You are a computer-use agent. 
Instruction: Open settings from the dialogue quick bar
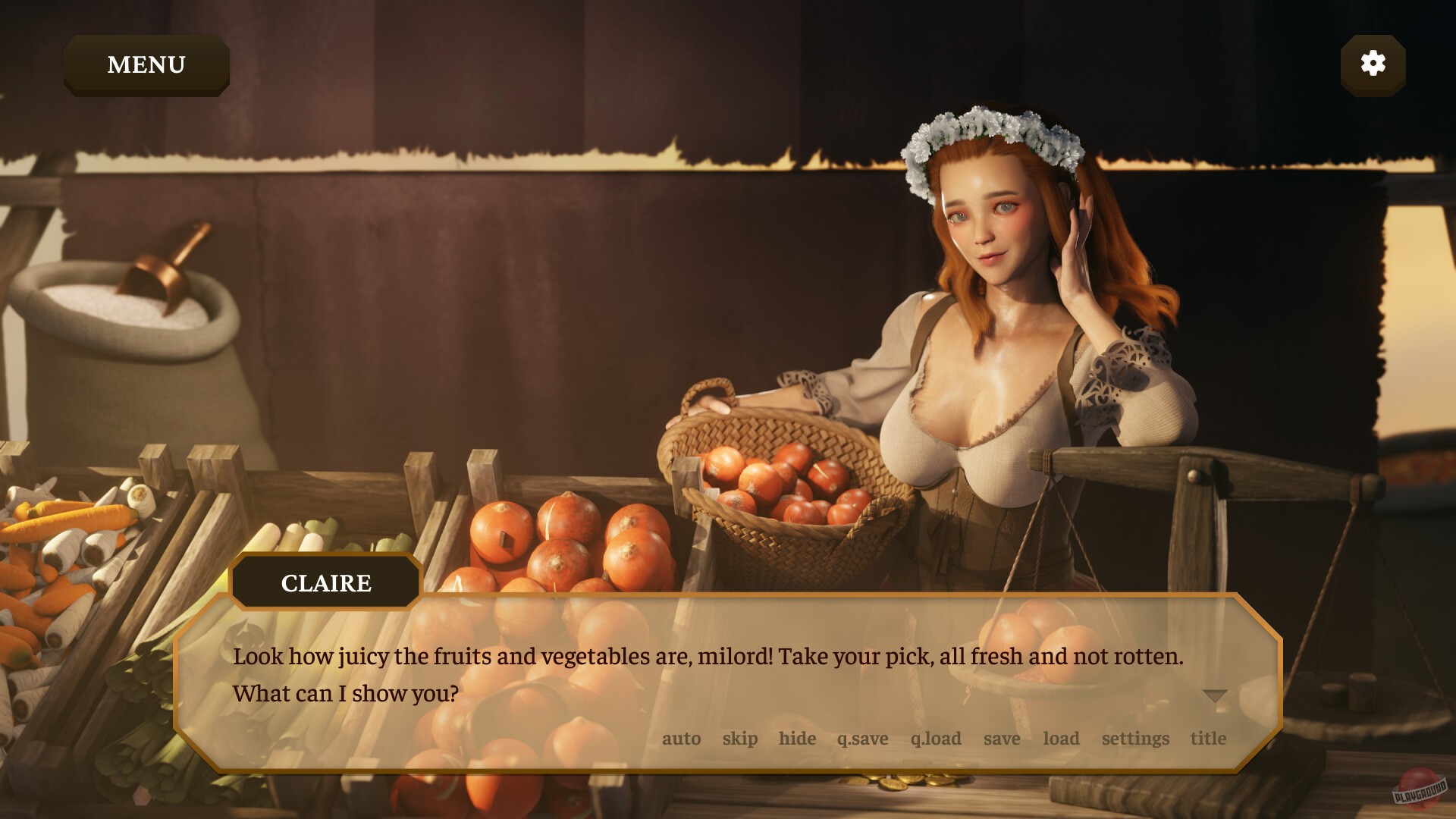[x=1136, y=738]
